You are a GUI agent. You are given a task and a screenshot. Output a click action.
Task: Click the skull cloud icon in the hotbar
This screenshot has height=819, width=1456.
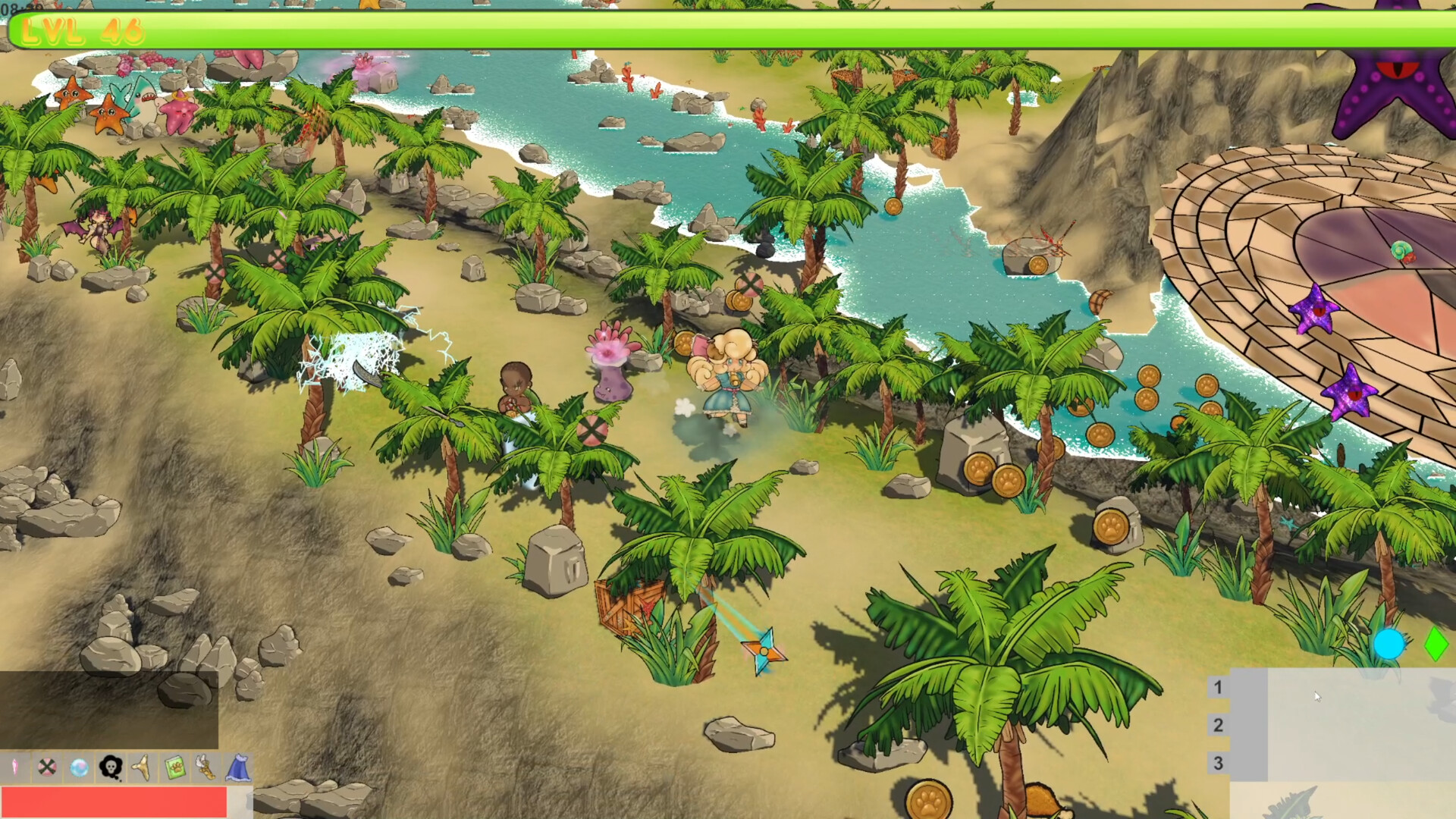click(111, 767)
